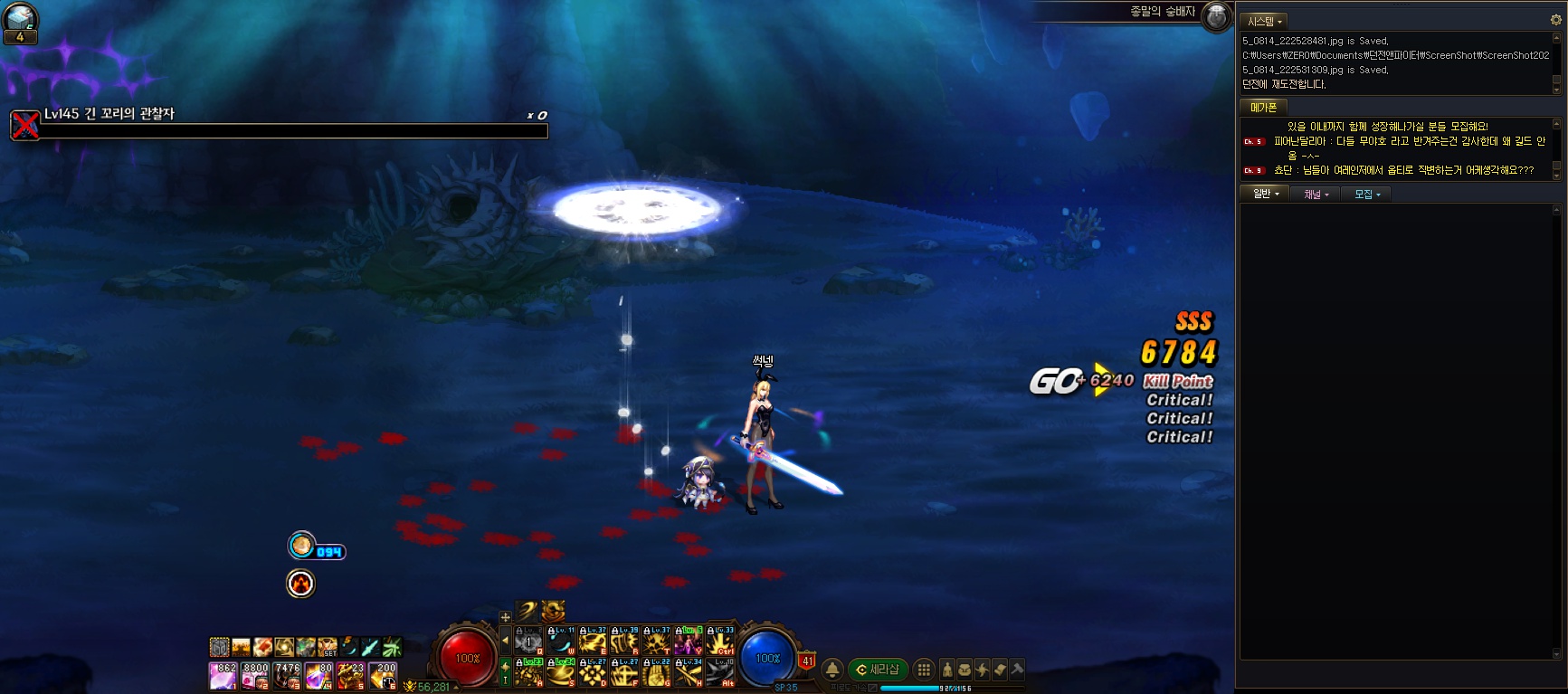Open the grid menu button
Screen dimensions: 1568x694
923,670
